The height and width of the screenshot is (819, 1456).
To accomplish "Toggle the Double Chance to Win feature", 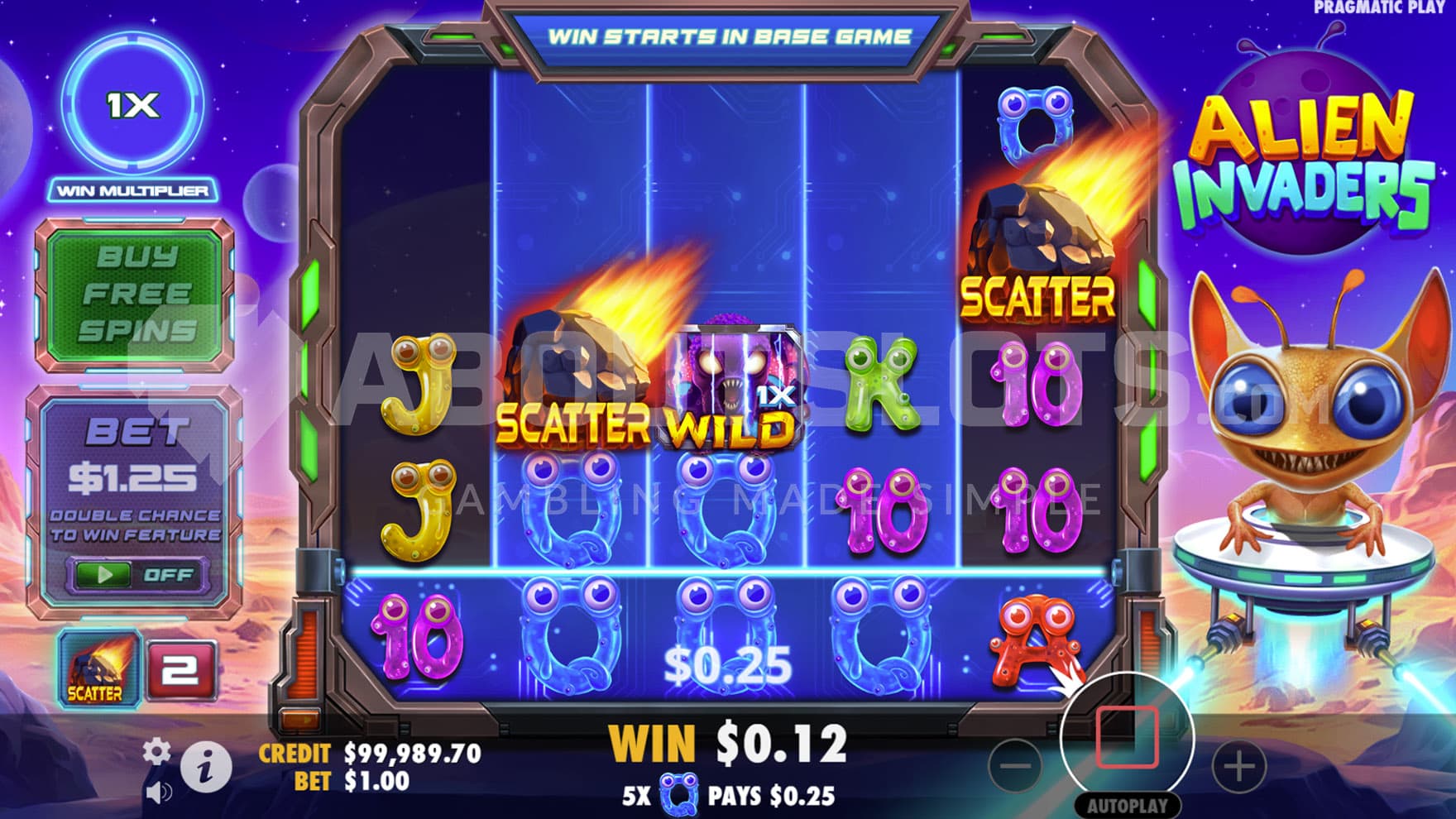I will [x=136, y=574].
